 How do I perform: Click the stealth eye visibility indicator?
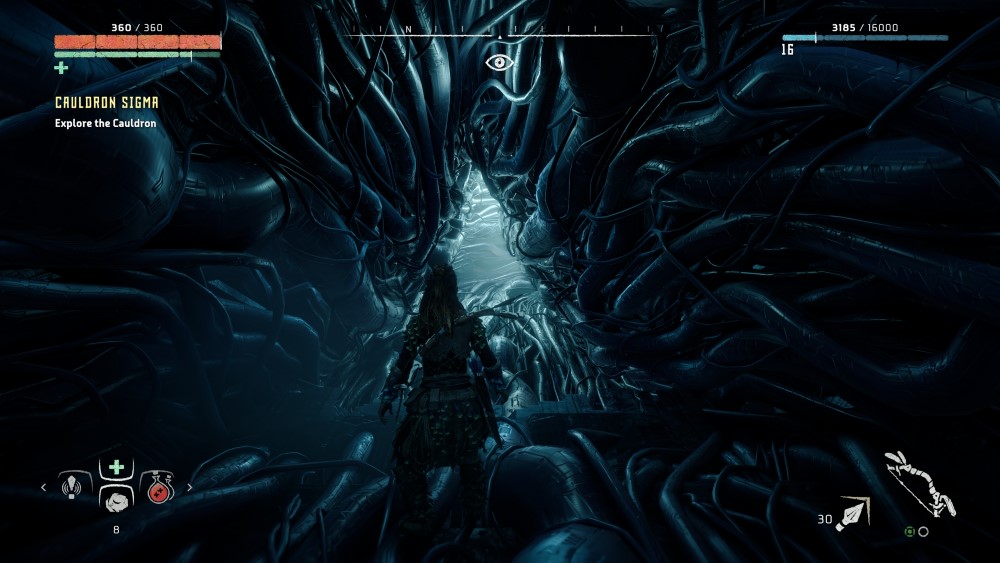[498, 62]
